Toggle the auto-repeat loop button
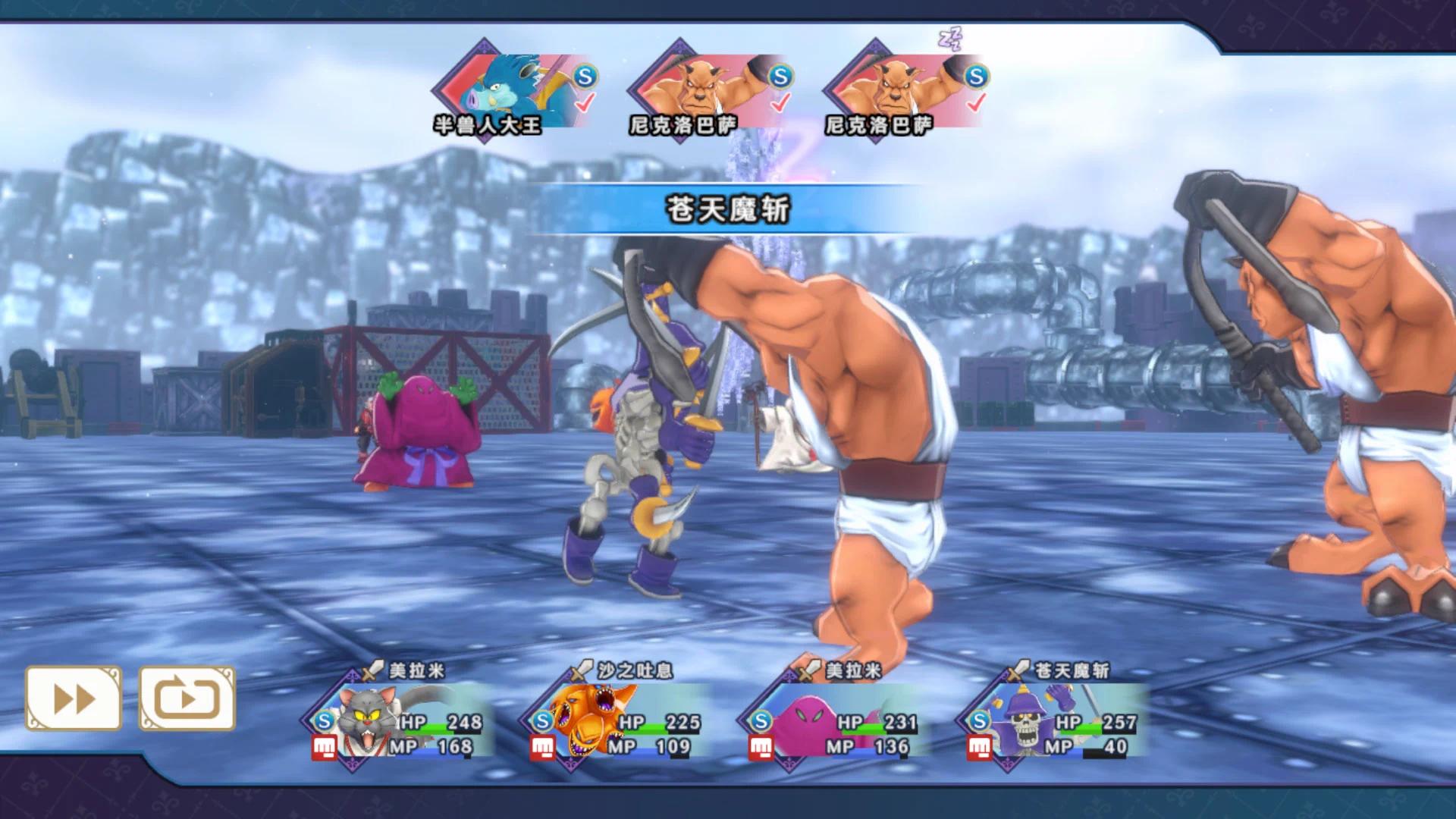 pyautogui.click(x=187, y=698)
